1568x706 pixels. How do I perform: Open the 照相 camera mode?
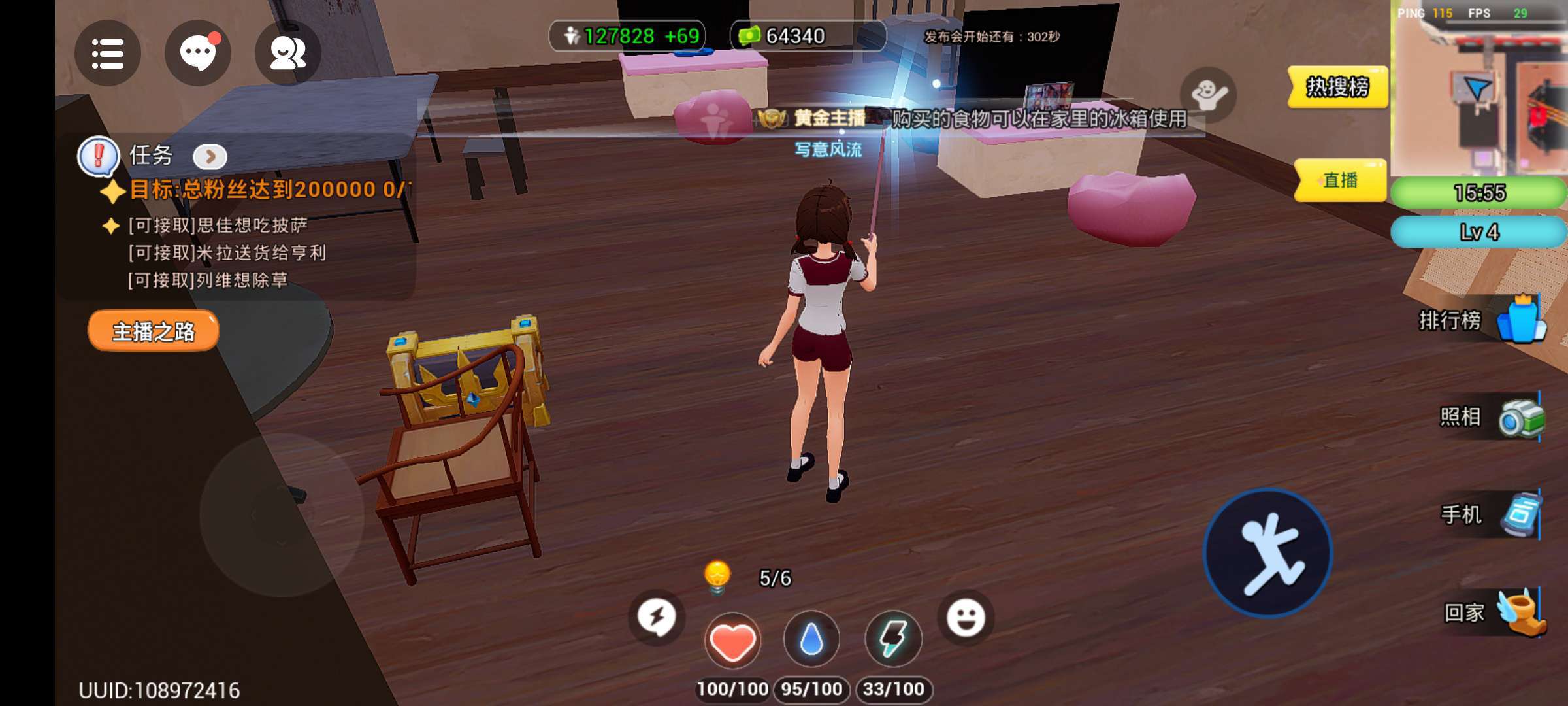point(1492,417)
